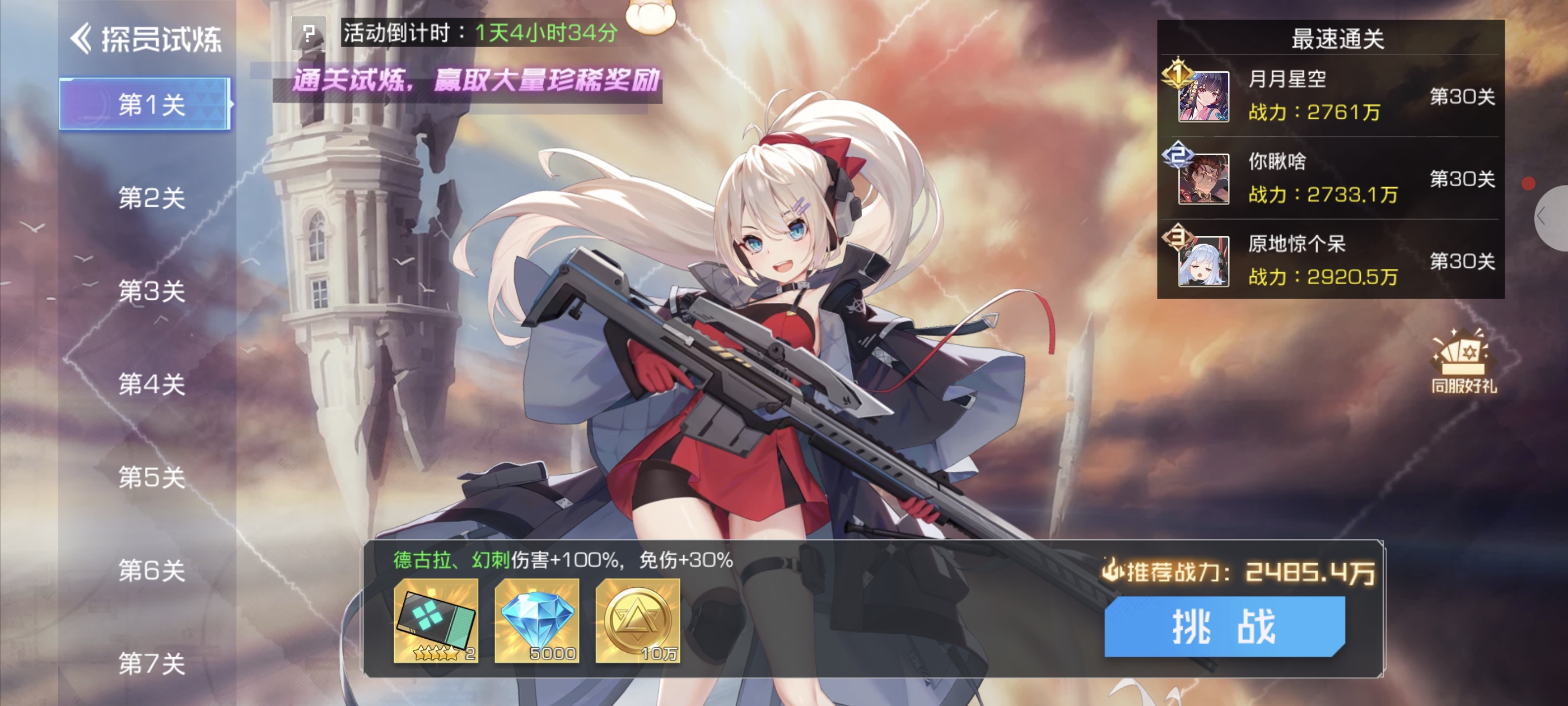The image size is (1568, 706).
Task: Open the 第4关 stage
Action: pos(151,384)
